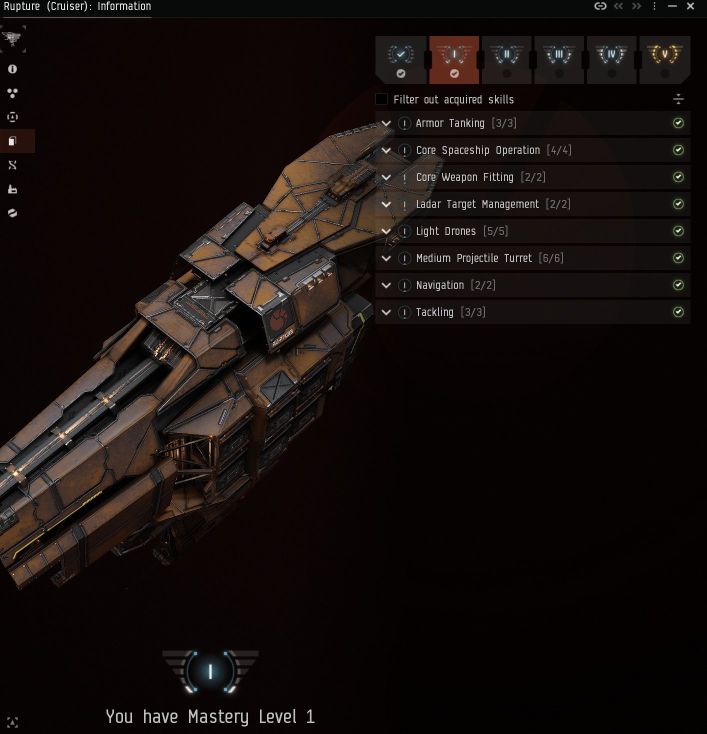707x734 pixels.
Task: Expand Medium Projectile Turret skills
Action: click(386, 259)
